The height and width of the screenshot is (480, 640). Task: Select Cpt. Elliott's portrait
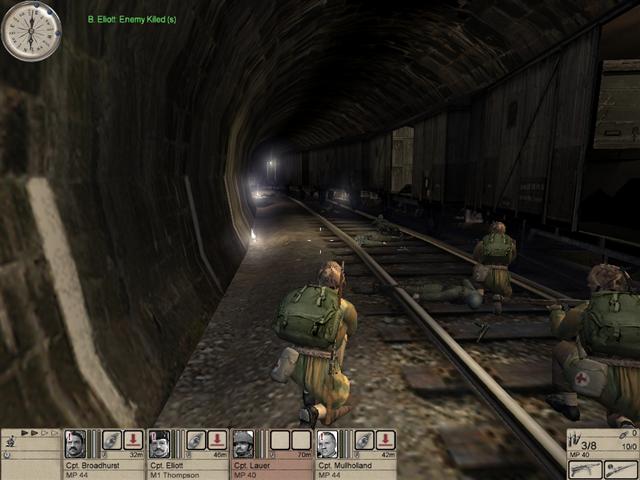[x=159, y=443]
